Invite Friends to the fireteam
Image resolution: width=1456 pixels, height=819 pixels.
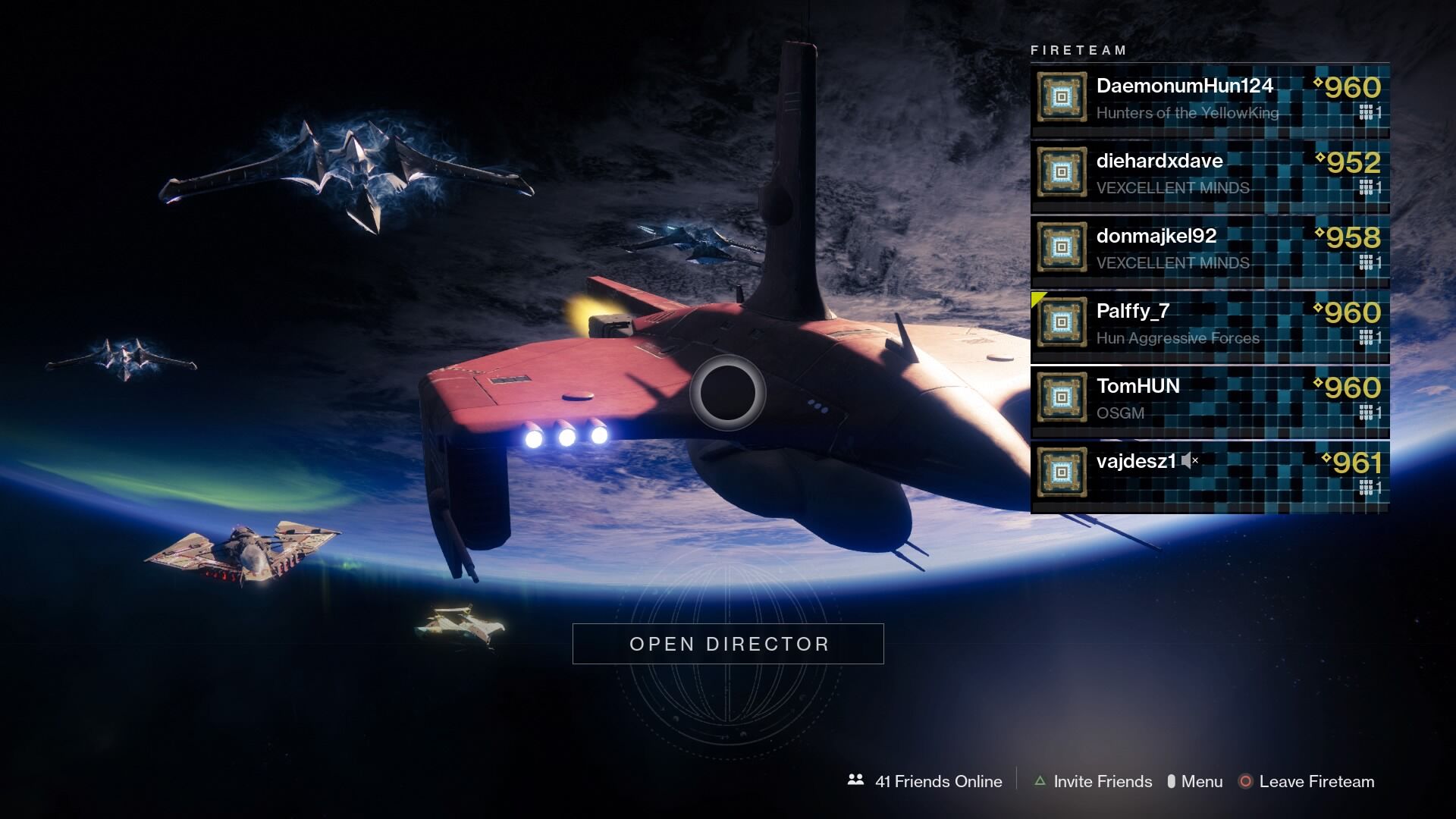[x=1094, y=781]
